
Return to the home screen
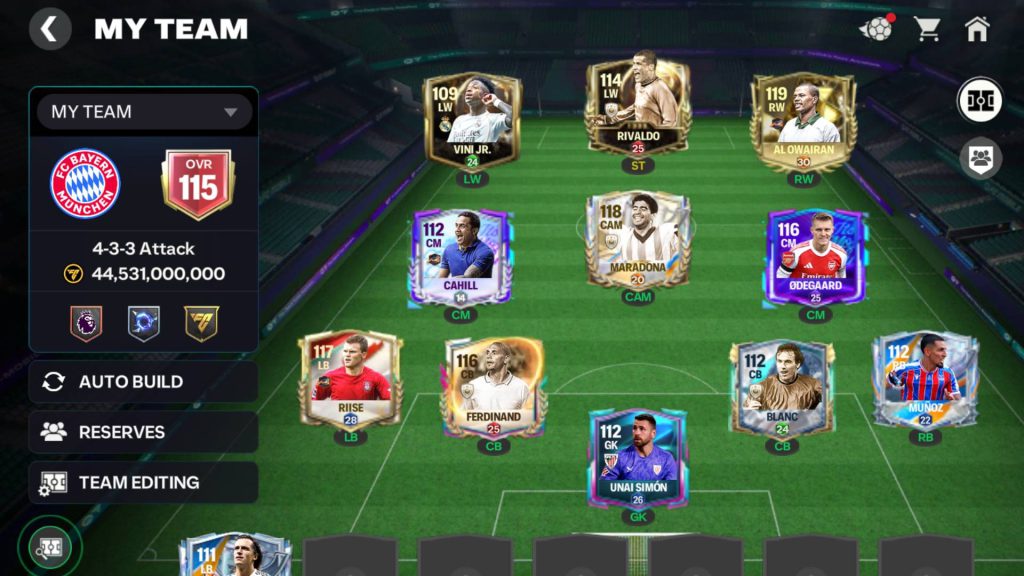977,29
